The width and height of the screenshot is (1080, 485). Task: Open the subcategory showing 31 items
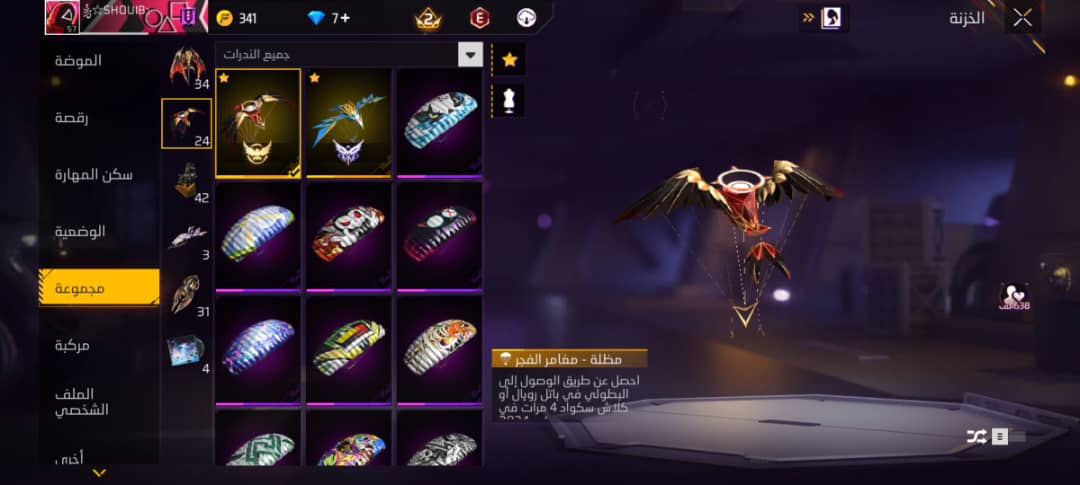(x=187, y=295)
